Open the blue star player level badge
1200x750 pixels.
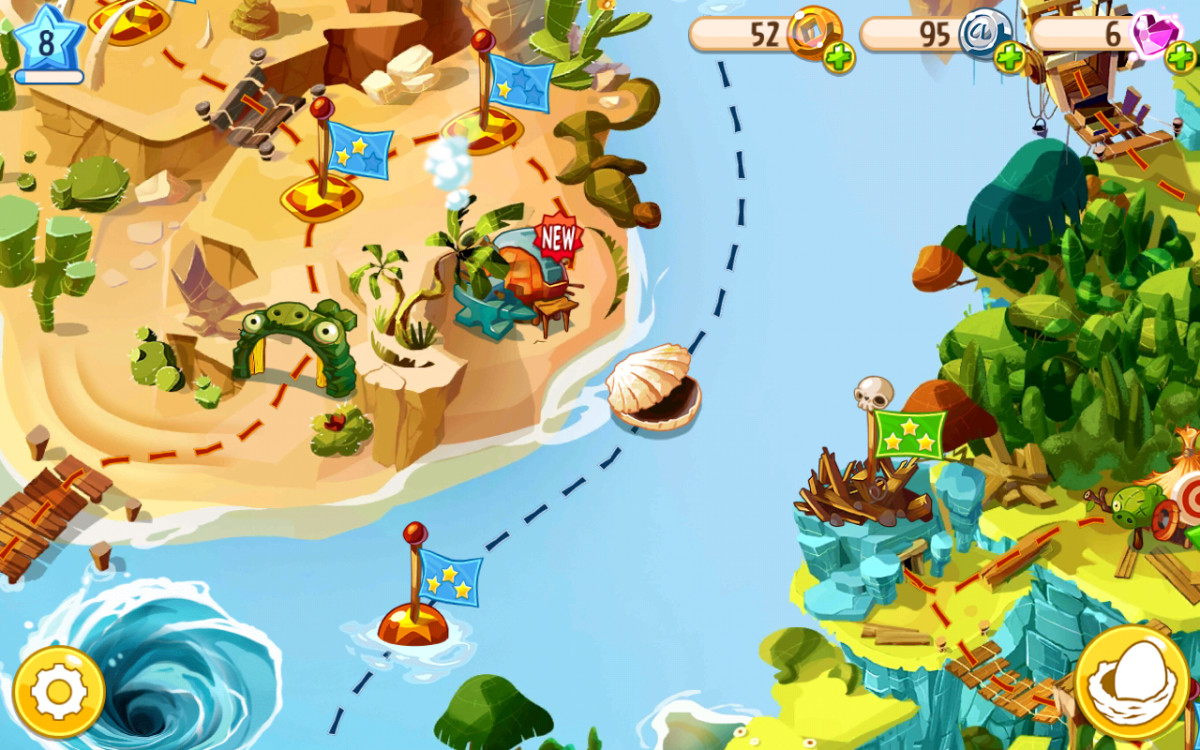pos(47,42)
